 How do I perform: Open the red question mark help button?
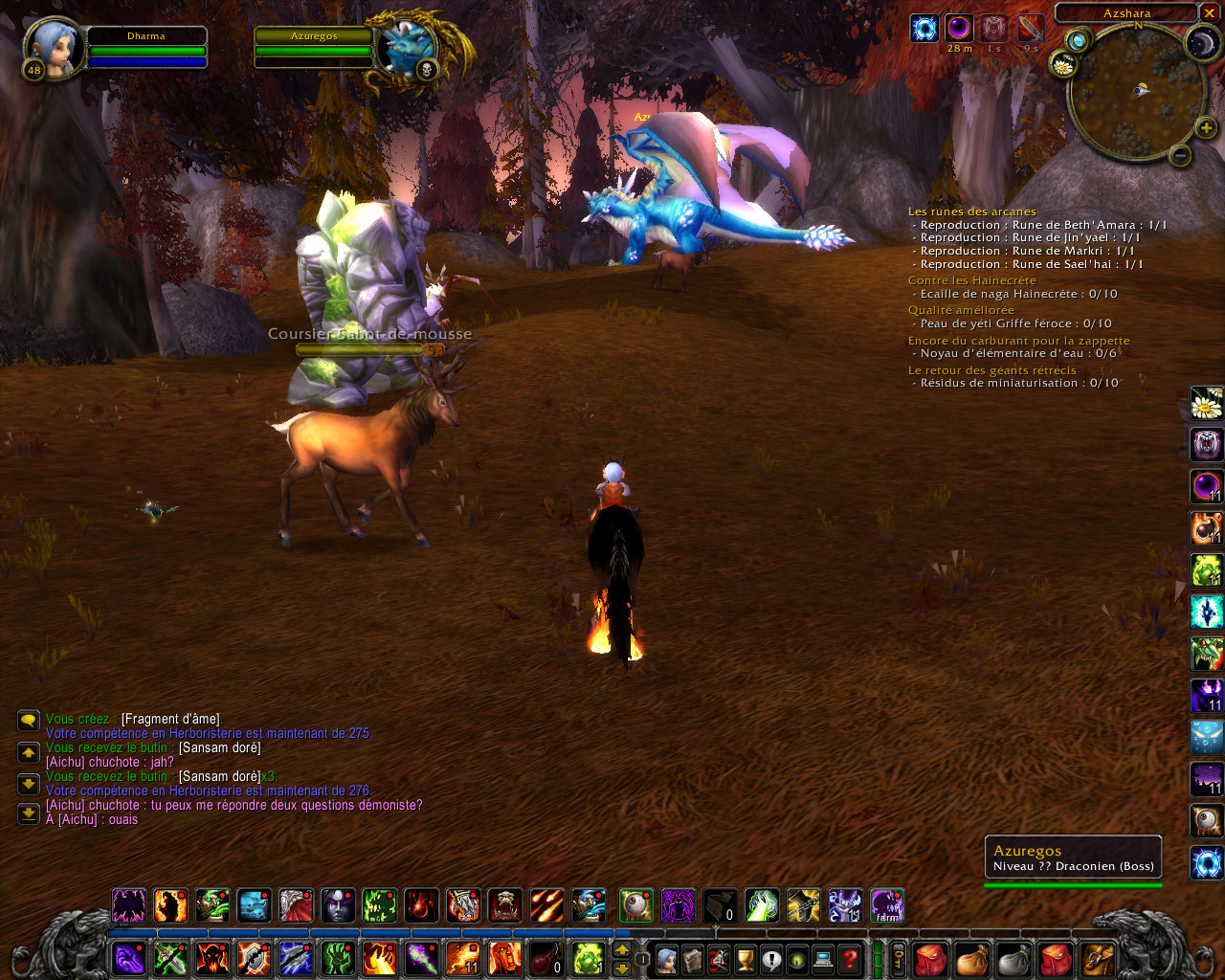click(849, 958)
